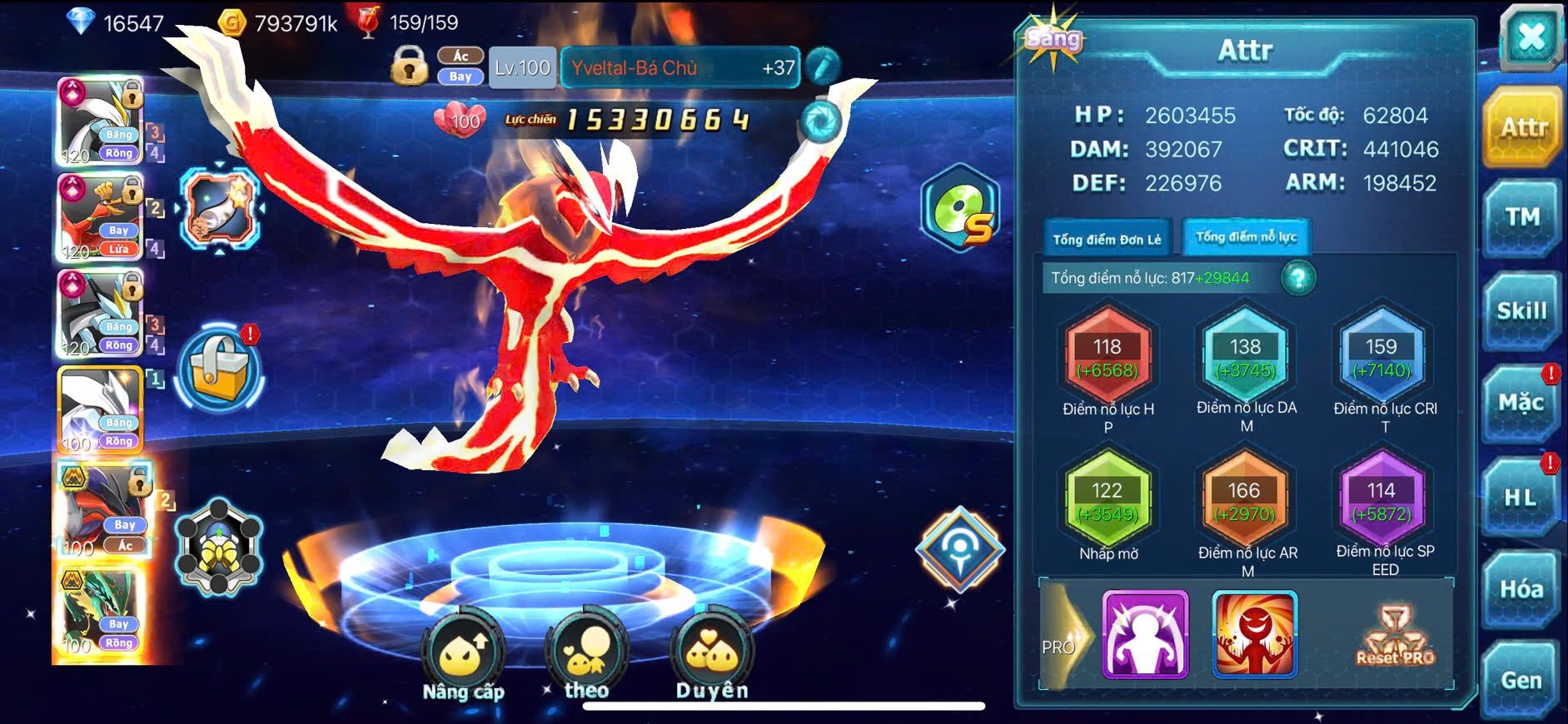The height and width of the screenshot is (724, 1568).
Task: Choose the Duyên button
Action: pyautogui.click(x=712, y=657)
